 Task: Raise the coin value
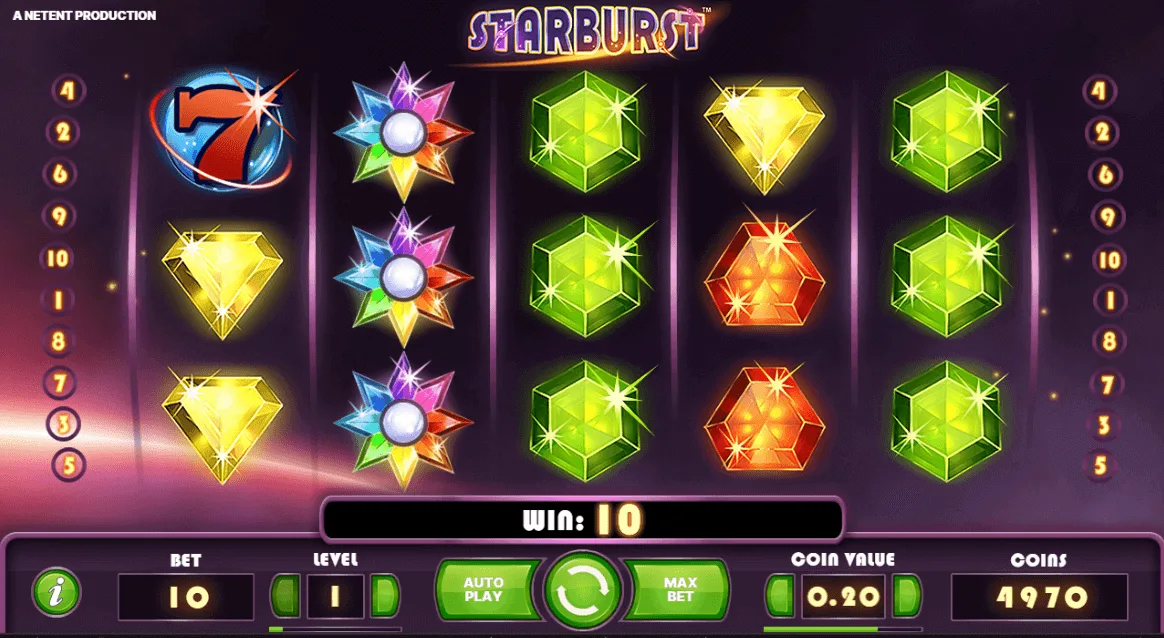907,596
